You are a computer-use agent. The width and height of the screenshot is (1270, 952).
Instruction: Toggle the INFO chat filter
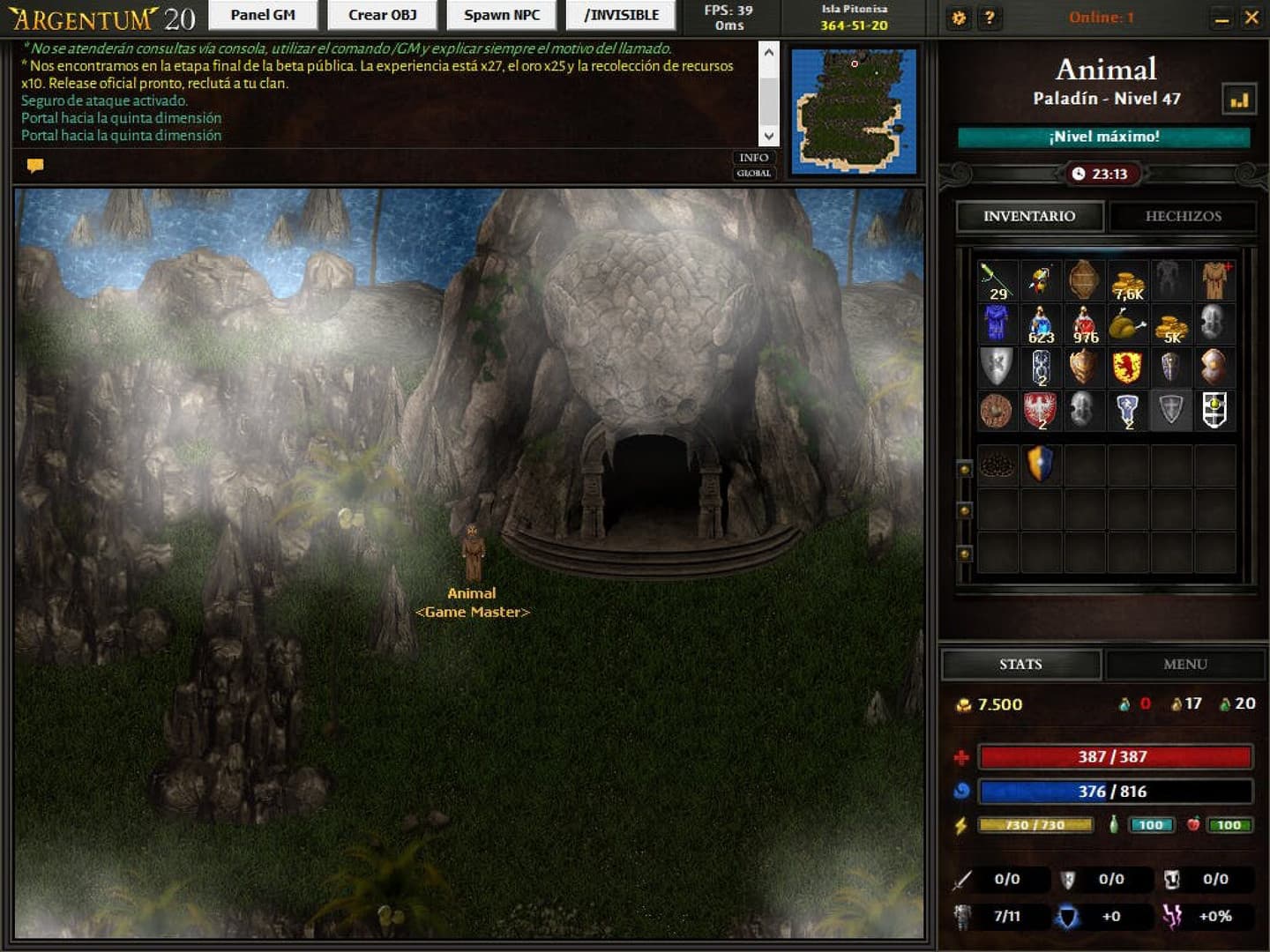point(754,158)
